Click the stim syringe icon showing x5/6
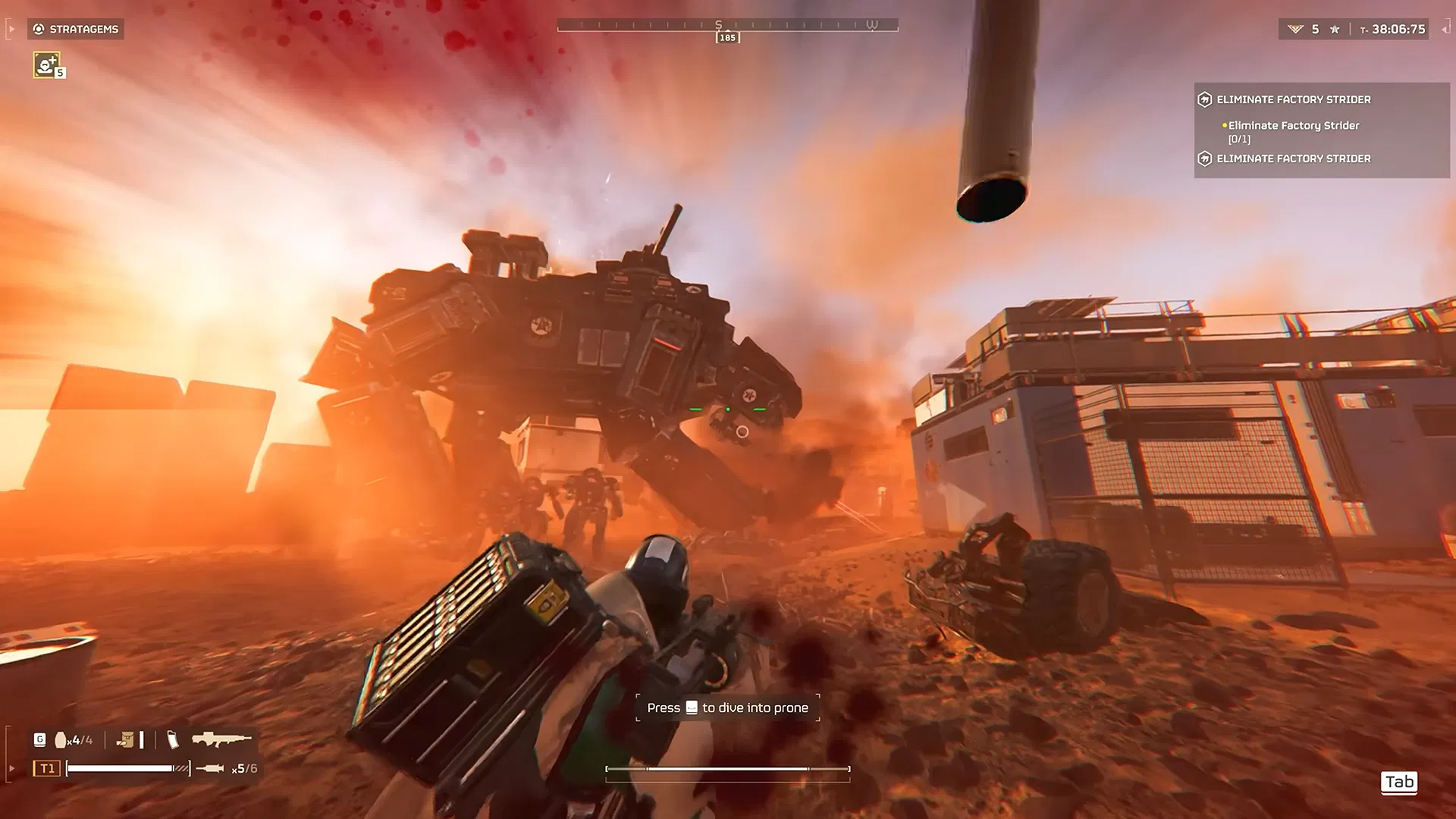Viewport: 1456px width, 819px height. (210, 768)
